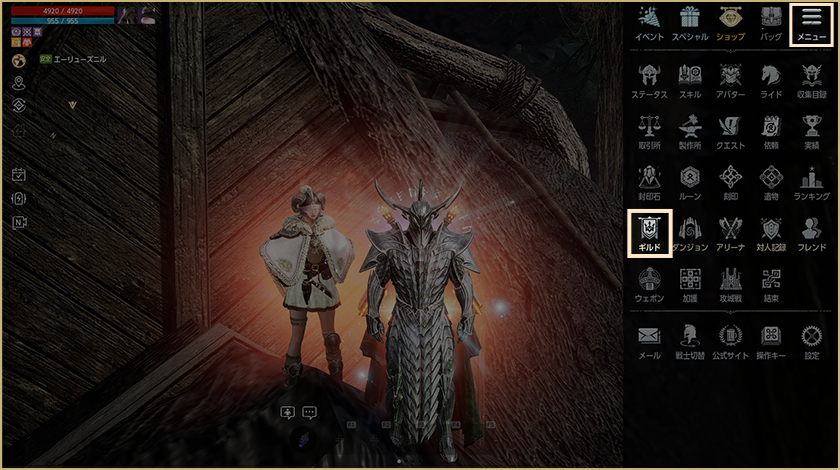Show the ランキング (Ranking) board
Screen dimensions: 840x470
coord(811,181)
